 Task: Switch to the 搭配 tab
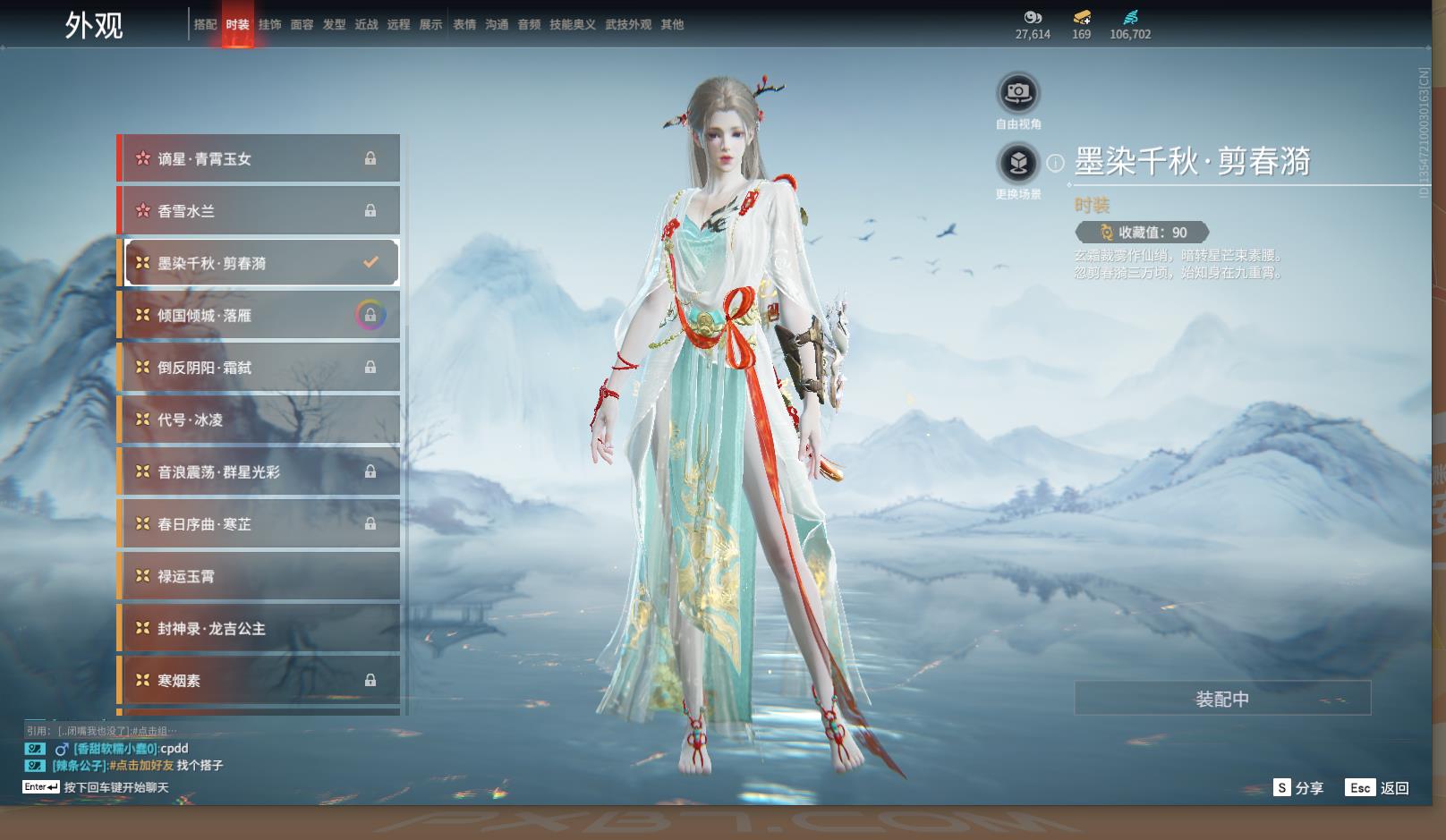205,25
